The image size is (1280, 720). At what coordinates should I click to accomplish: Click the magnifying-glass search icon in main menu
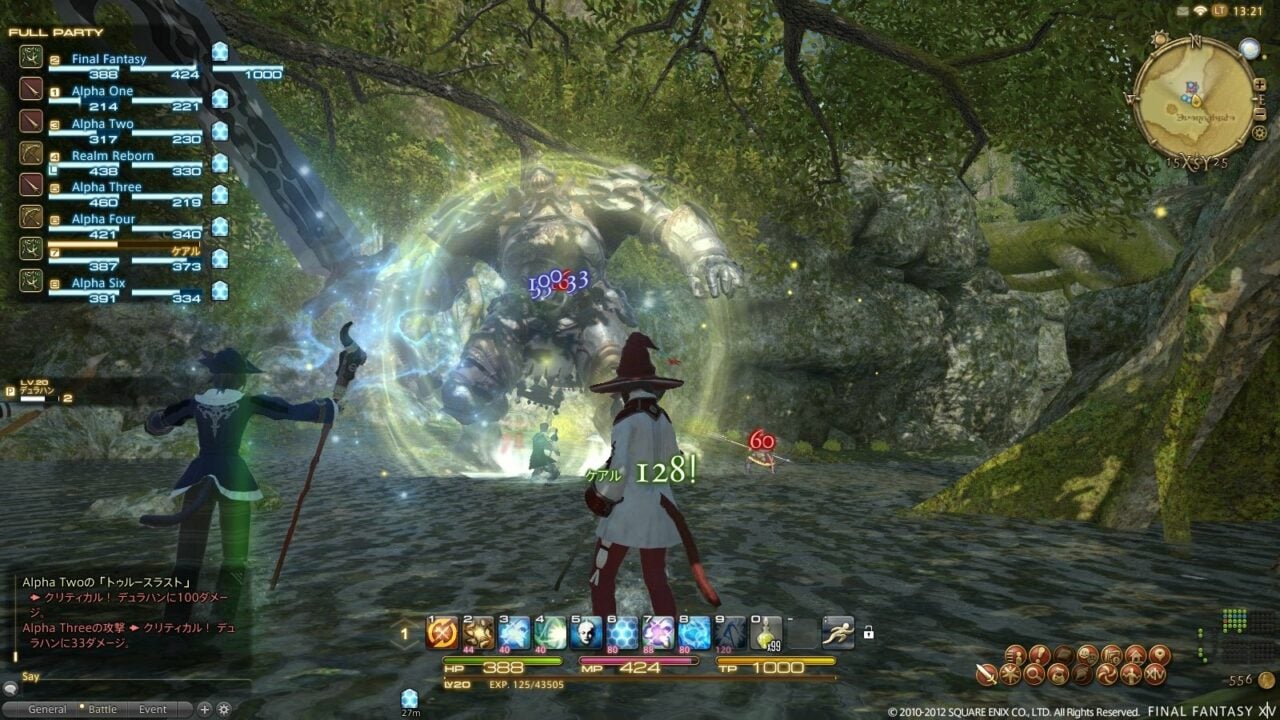[1035, 673]
